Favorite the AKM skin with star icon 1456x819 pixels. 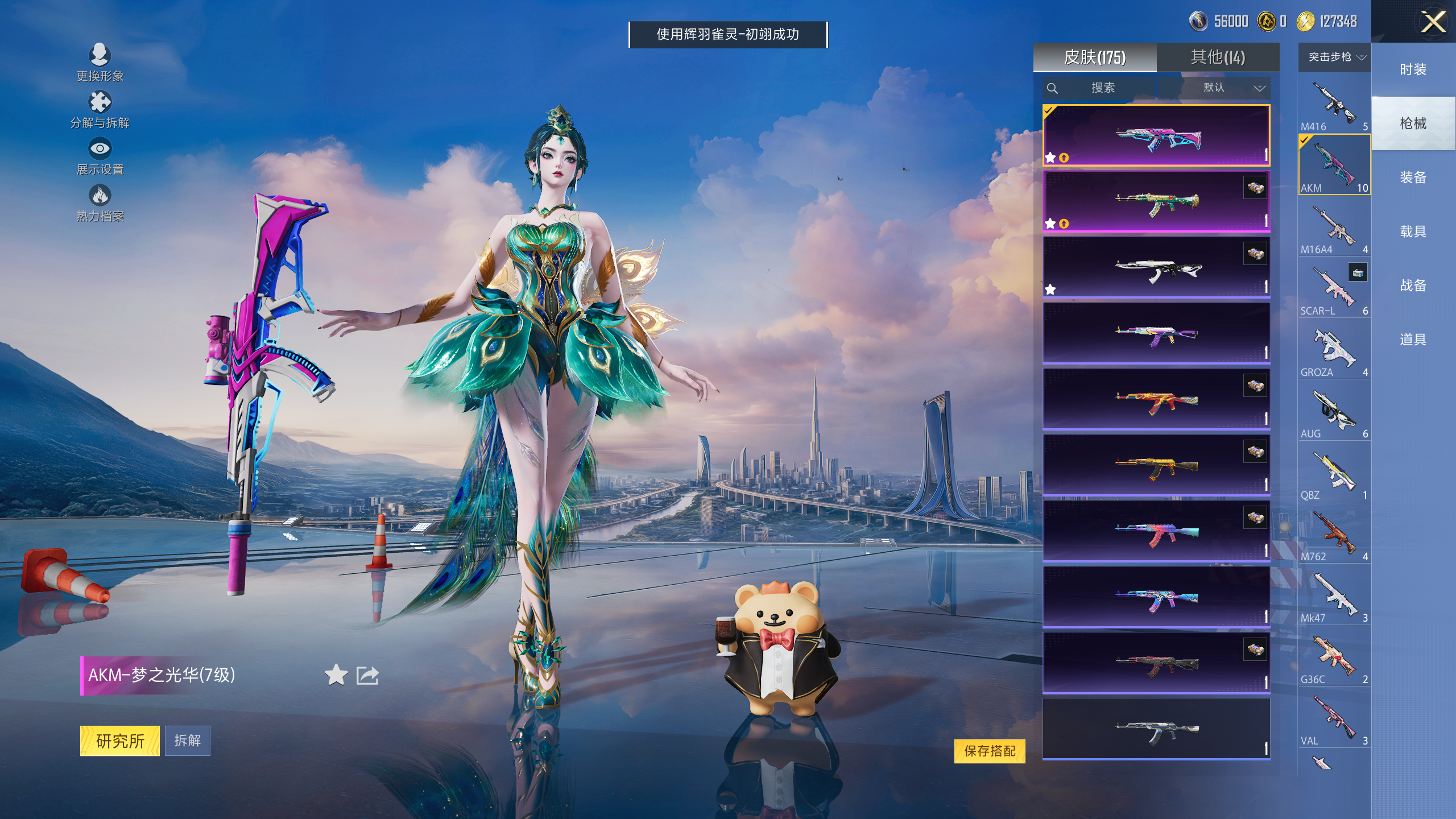pos(336,675)
